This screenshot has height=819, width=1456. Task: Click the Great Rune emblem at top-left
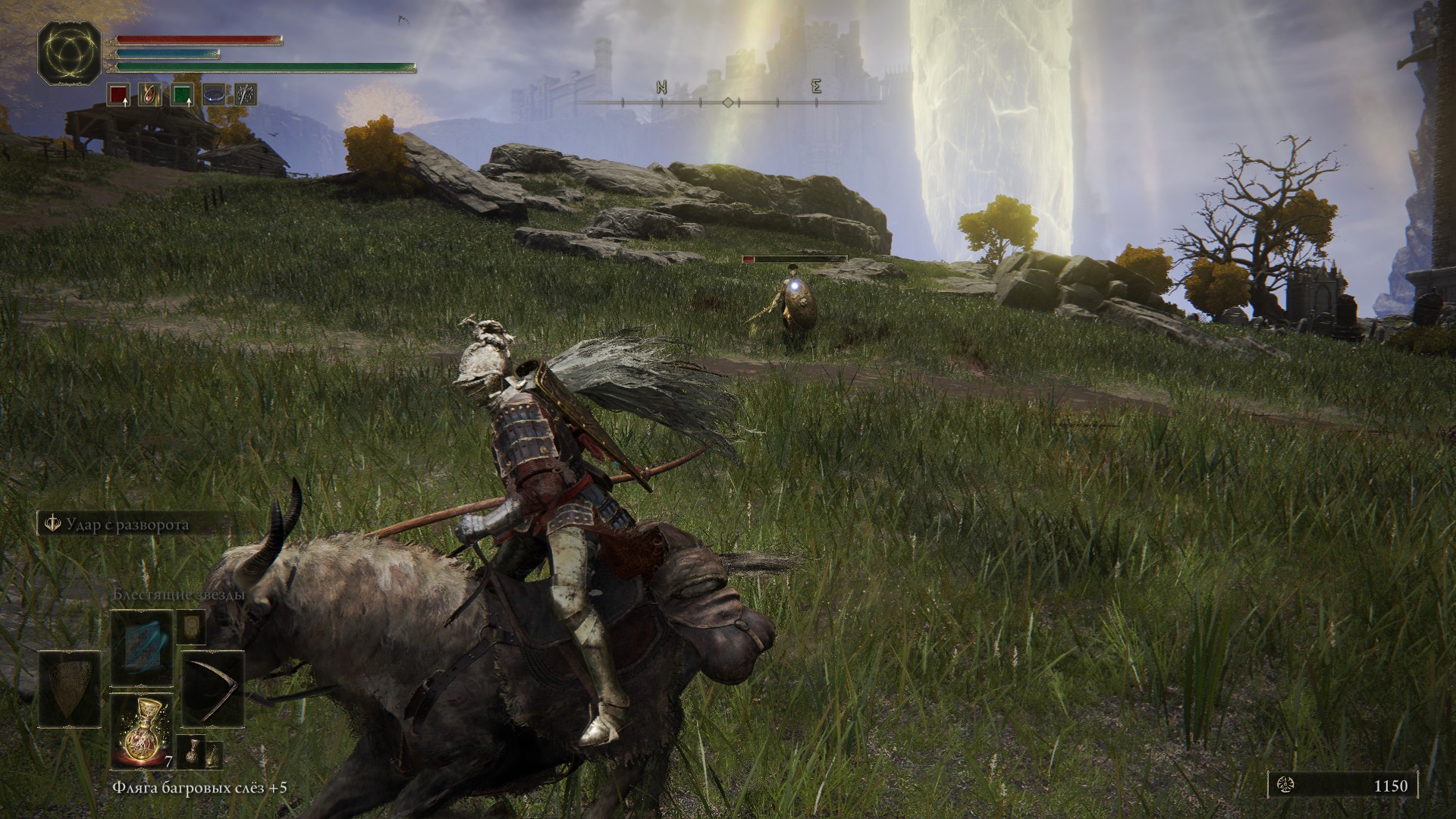(70, 52)
